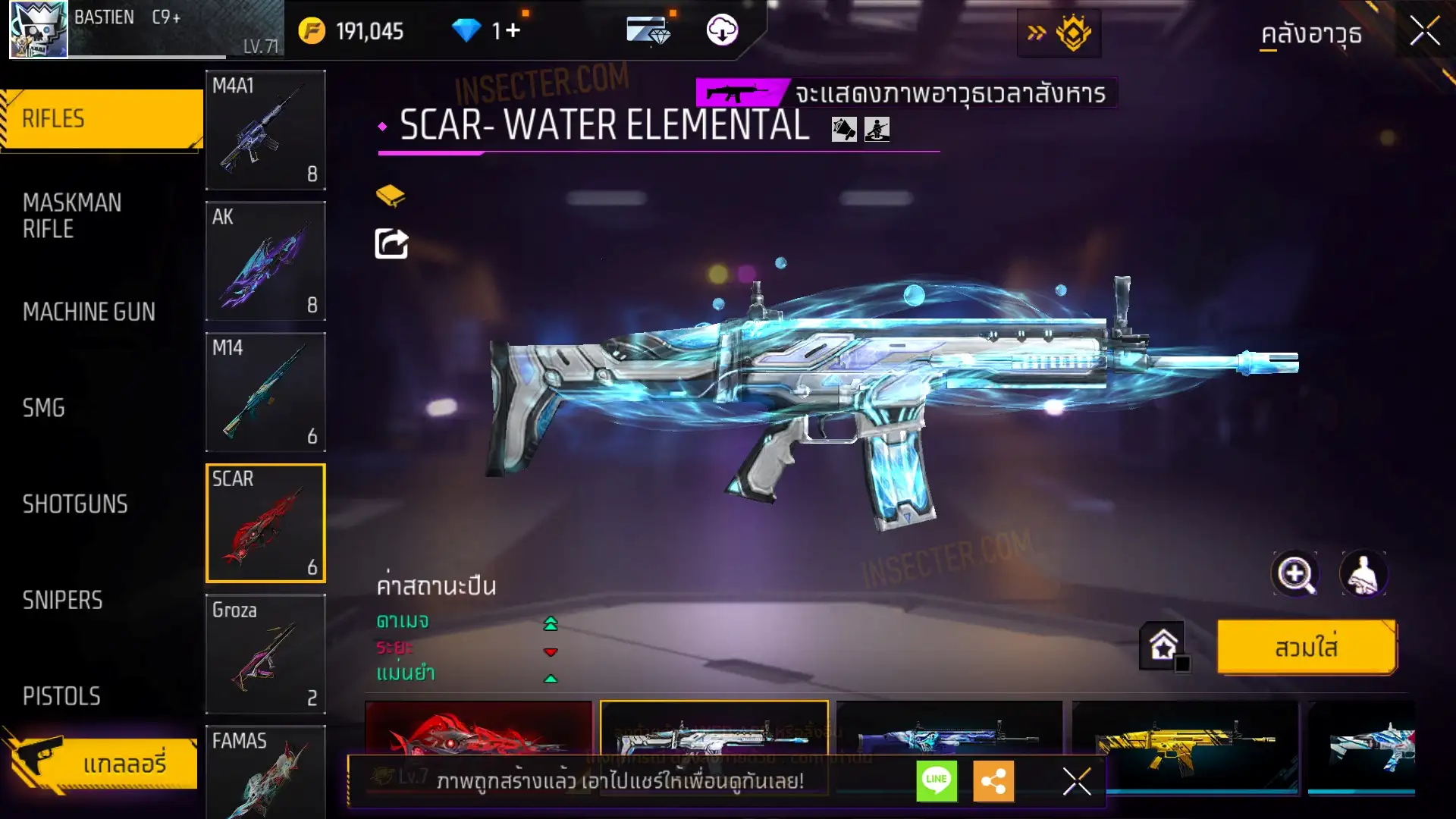Open the MACHINE GUN category
This screenshot has width=1456, height=819.
tap(89, 312)
